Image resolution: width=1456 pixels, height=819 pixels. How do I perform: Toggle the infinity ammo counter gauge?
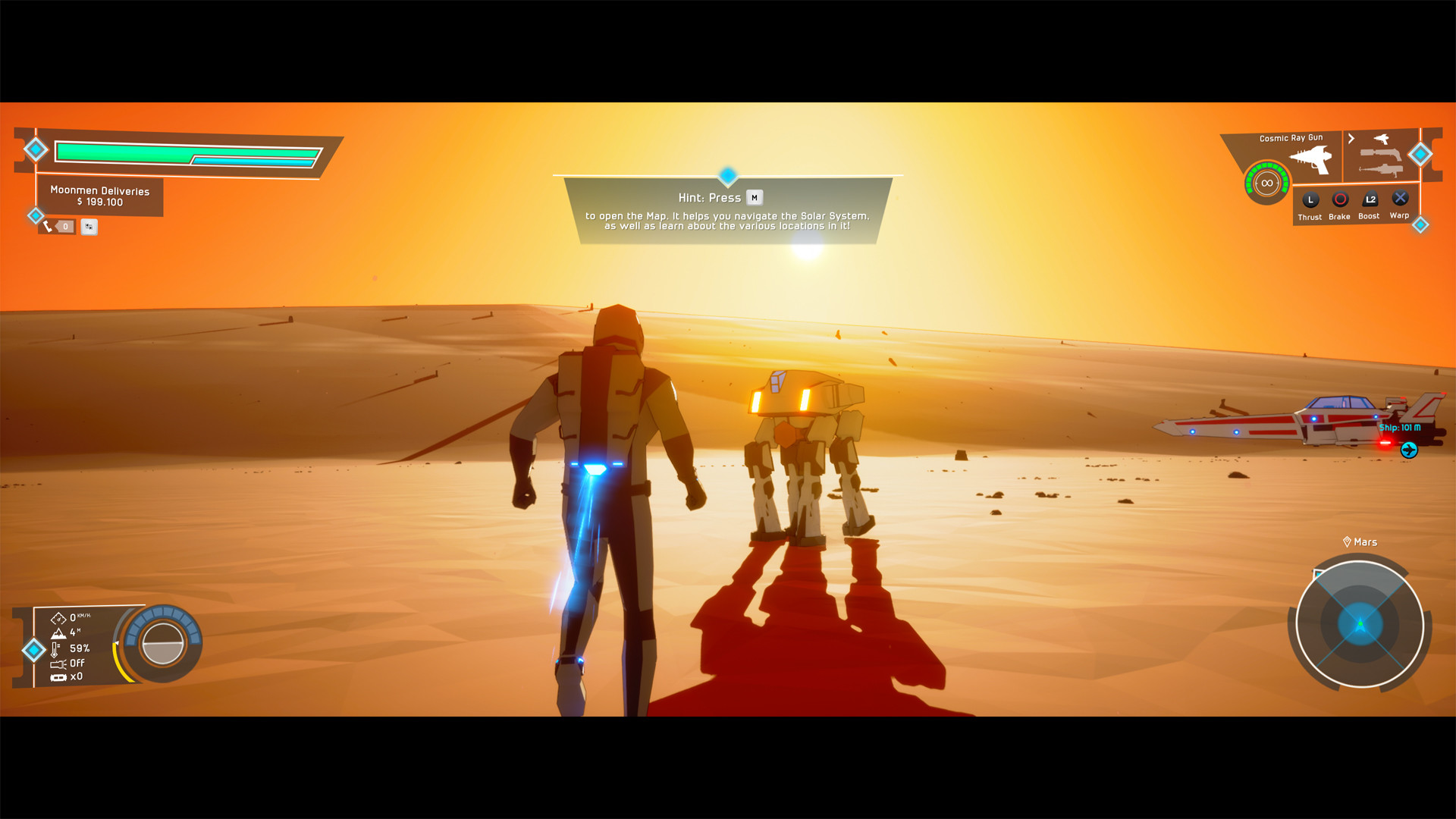click(x=1266, y=182)
